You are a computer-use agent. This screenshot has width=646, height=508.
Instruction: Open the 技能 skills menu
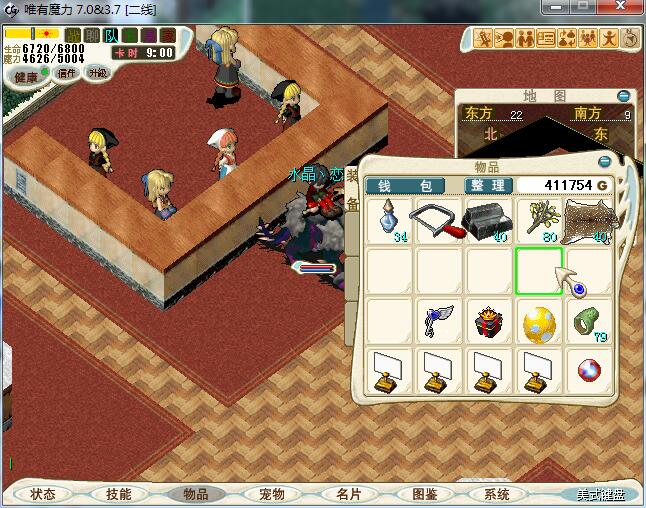pyautogui.click(x=118, y=494)
